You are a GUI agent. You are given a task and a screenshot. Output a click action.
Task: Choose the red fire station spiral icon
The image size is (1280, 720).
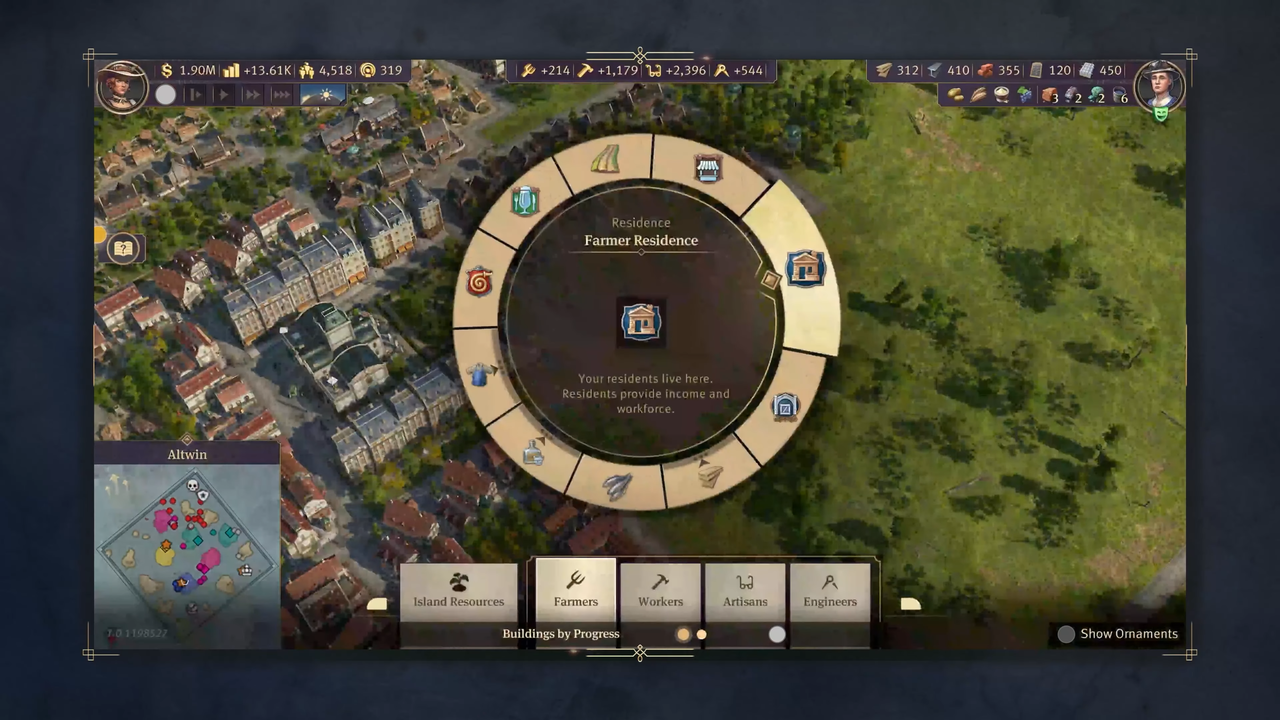coord(480,282)
